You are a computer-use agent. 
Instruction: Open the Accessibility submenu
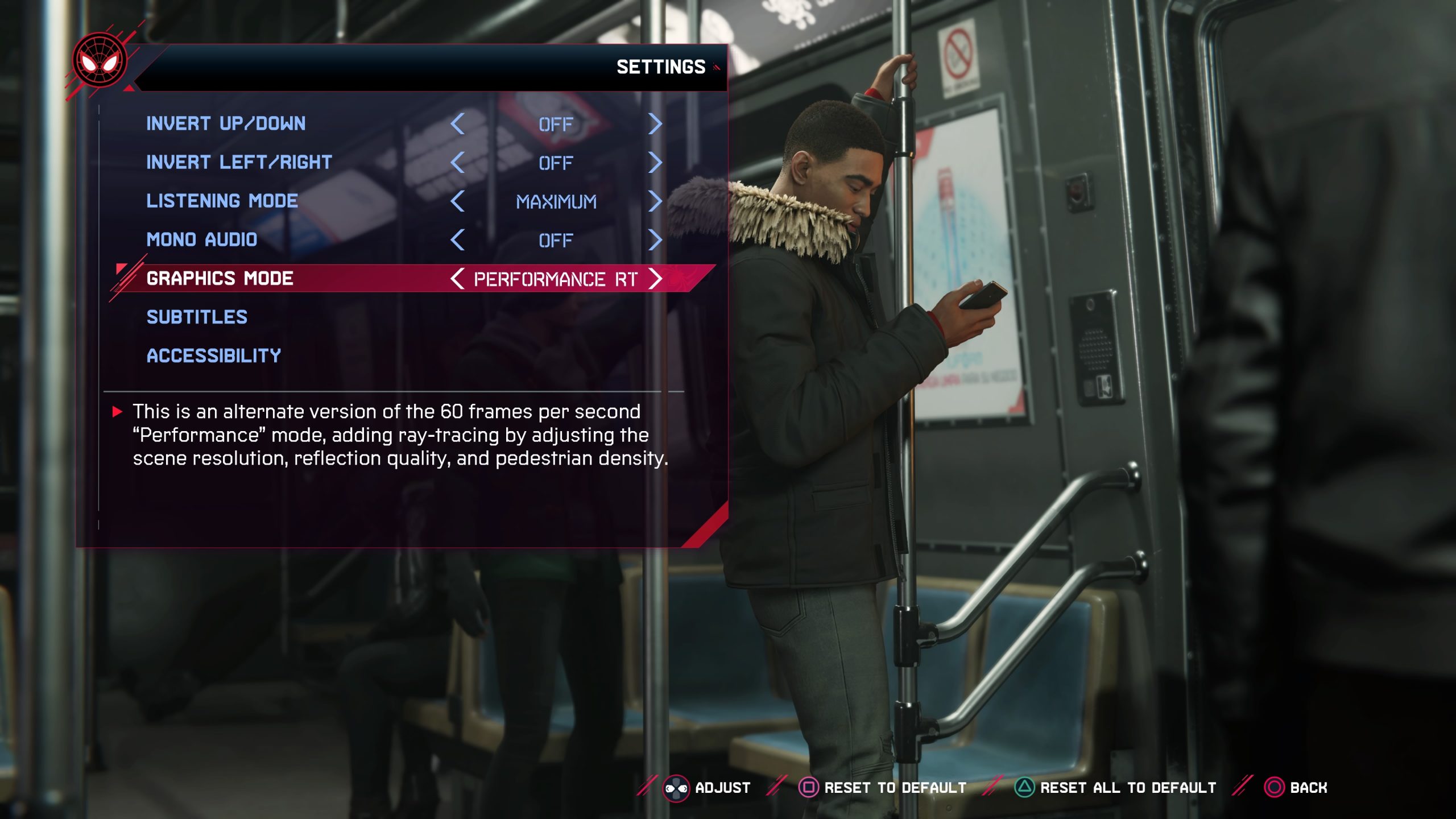point(214,355)
